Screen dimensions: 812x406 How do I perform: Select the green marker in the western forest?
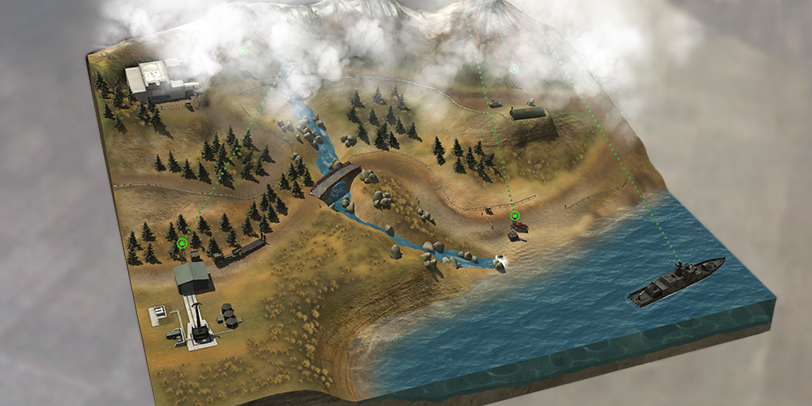(182, 243)
